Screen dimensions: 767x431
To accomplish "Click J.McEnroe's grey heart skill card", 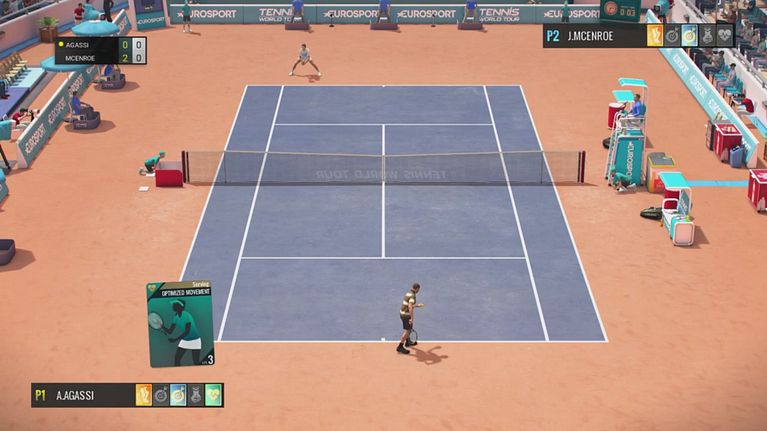I will 724,36.
